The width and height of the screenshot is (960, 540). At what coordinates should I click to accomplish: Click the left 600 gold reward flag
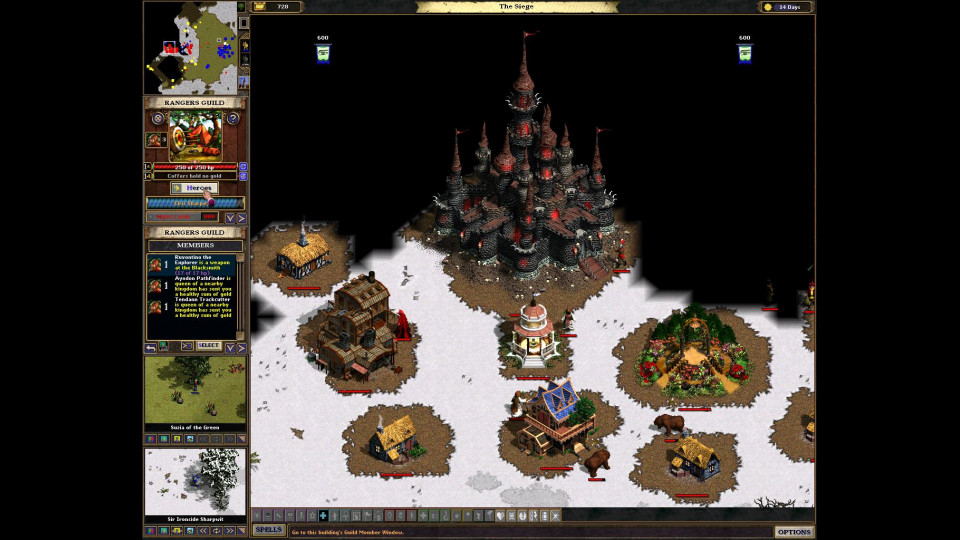[x=323, y=53]
